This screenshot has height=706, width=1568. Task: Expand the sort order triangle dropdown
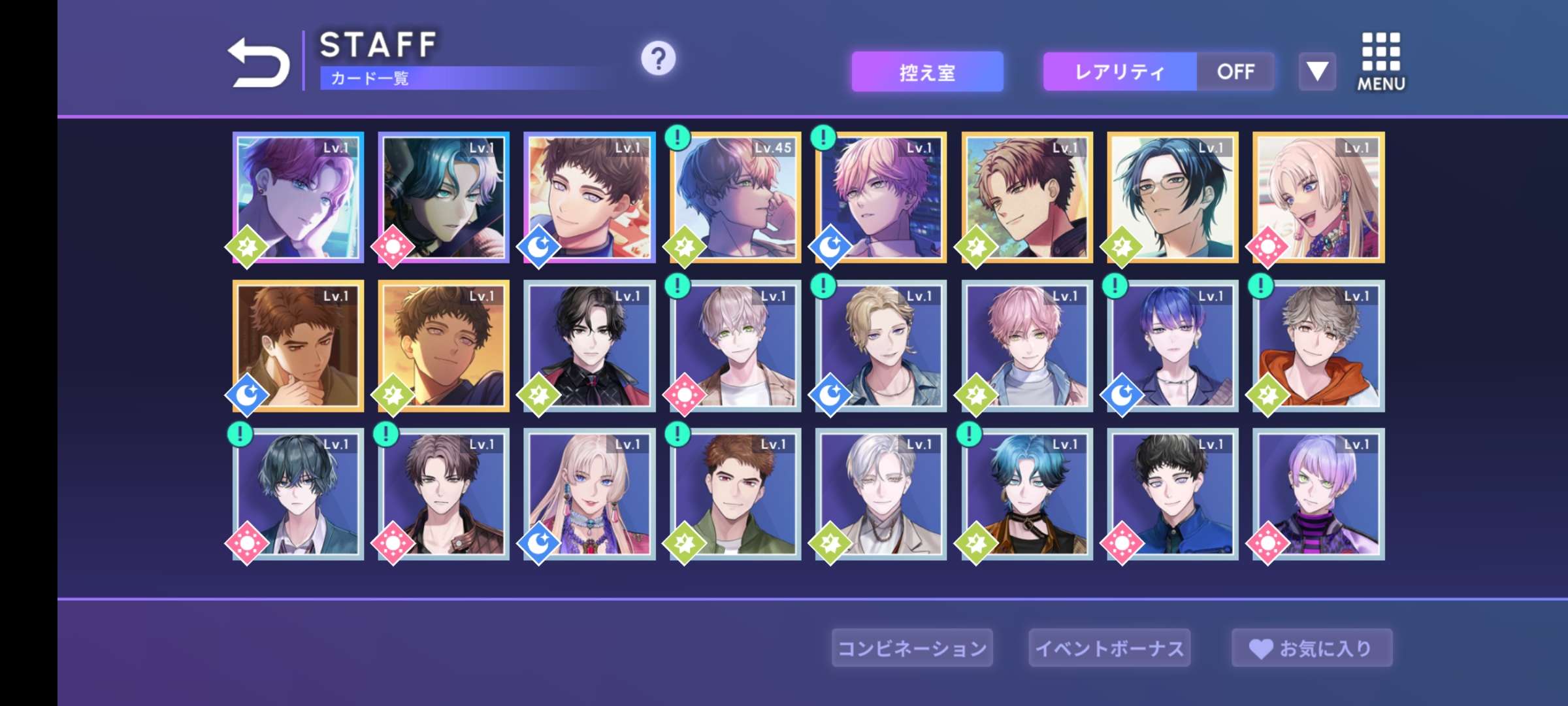1316,71
